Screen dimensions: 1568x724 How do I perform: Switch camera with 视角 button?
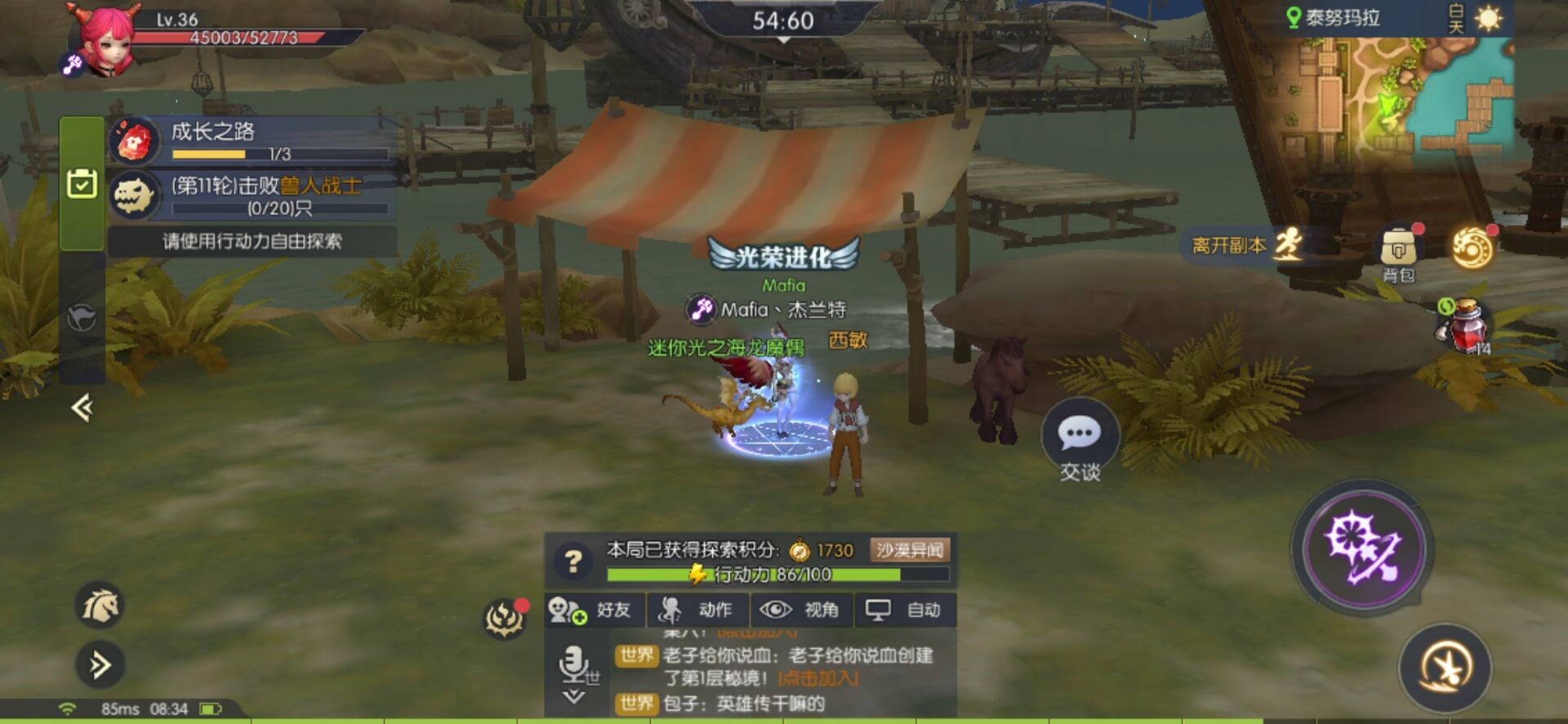click(801, 610)
